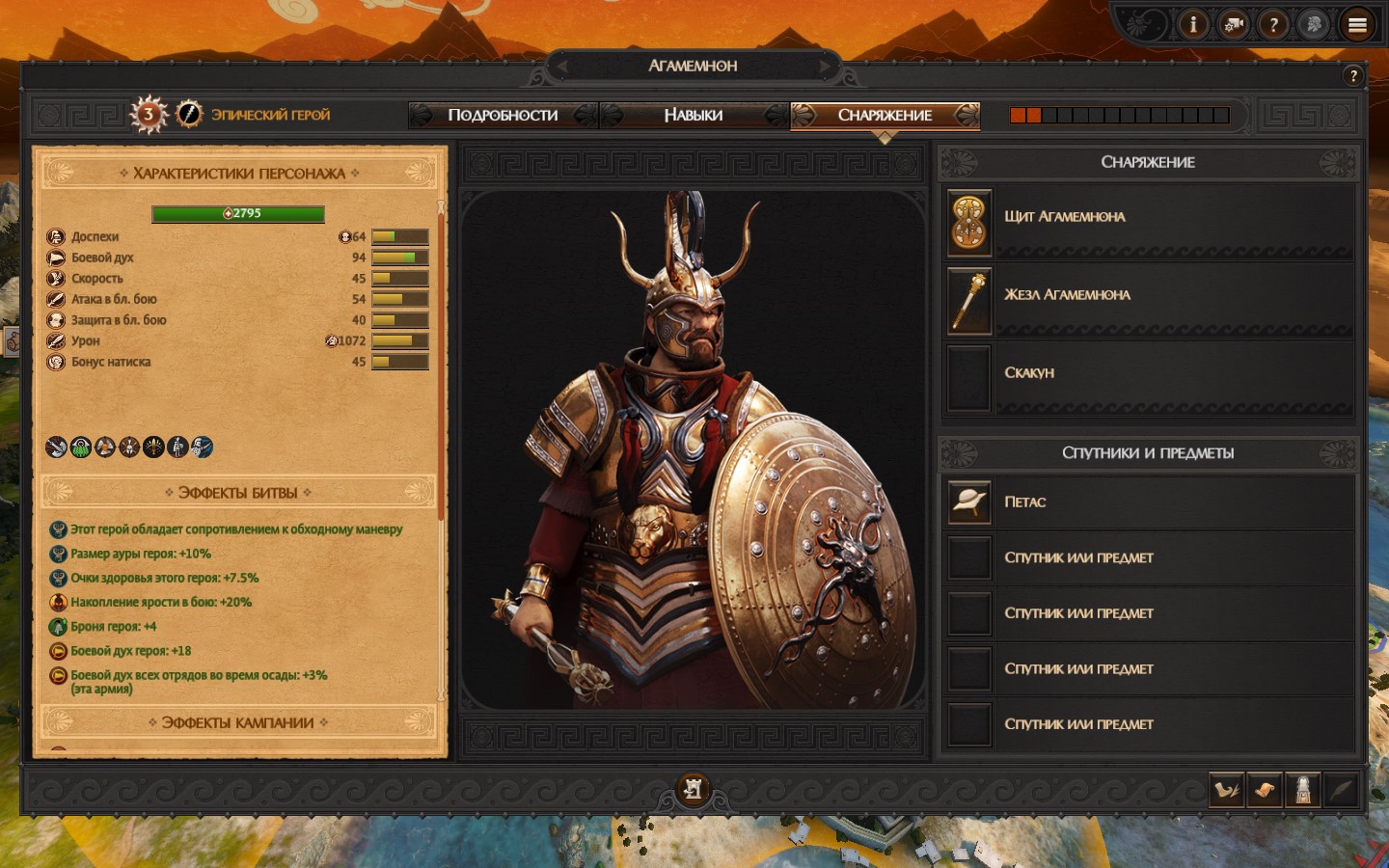Click the Эпический герой hero type icon
The height and width of the screenshot is (868, 1389).
tap(189, 114)
